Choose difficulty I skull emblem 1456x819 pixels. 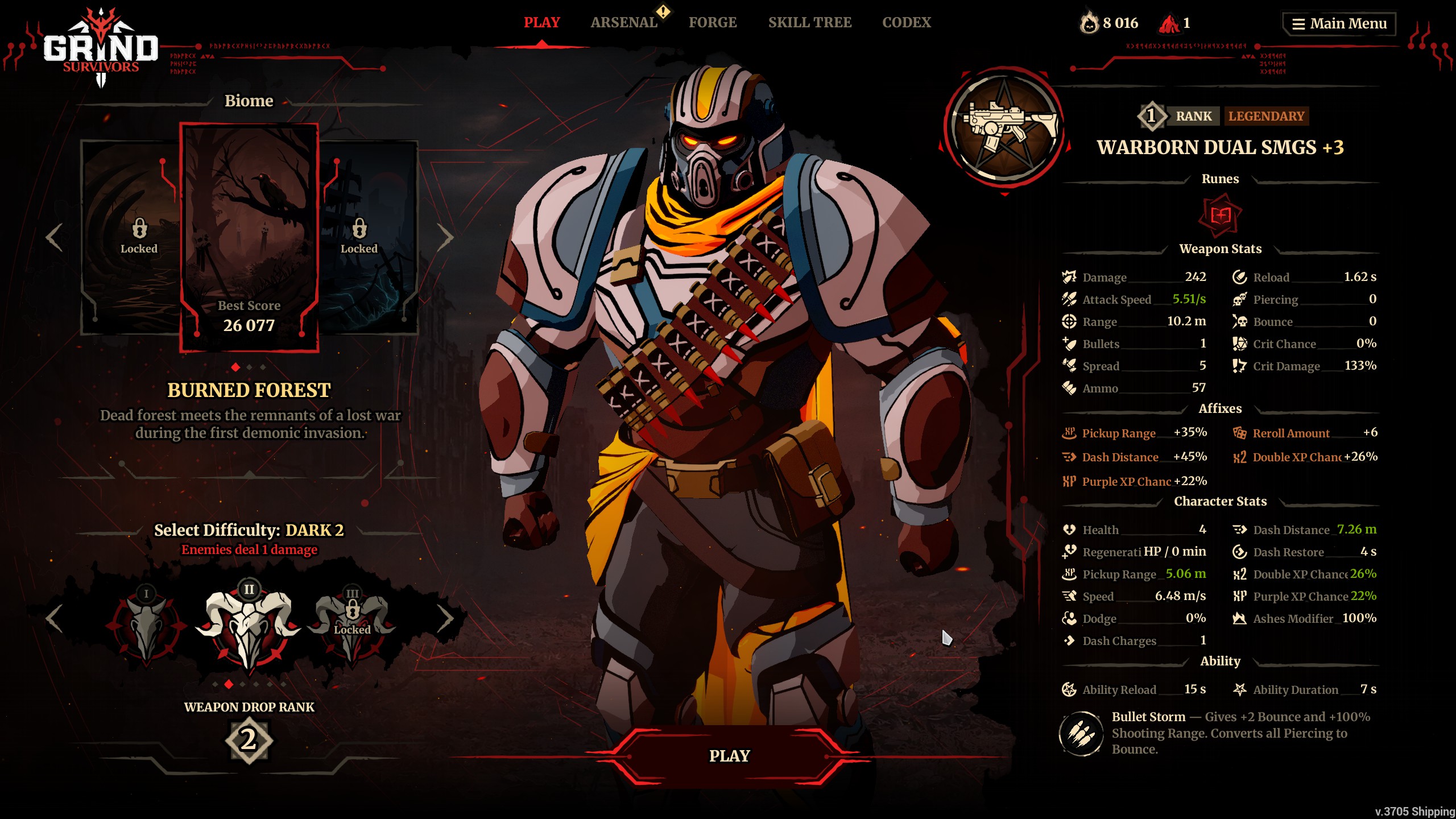(x=146, y=625)
